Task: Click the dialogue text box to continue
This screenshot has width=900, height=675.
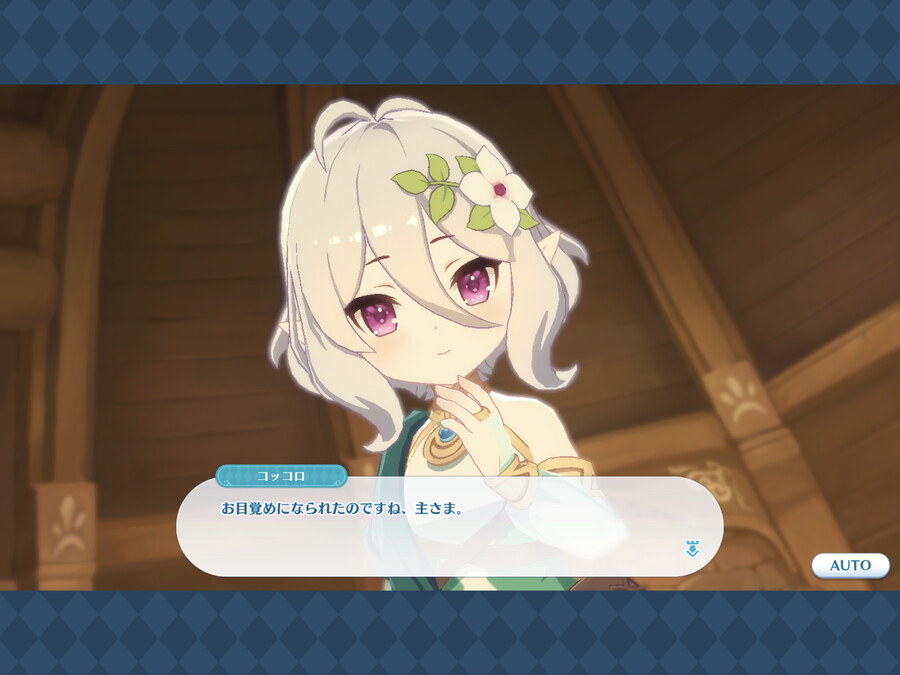Action: 450,527
